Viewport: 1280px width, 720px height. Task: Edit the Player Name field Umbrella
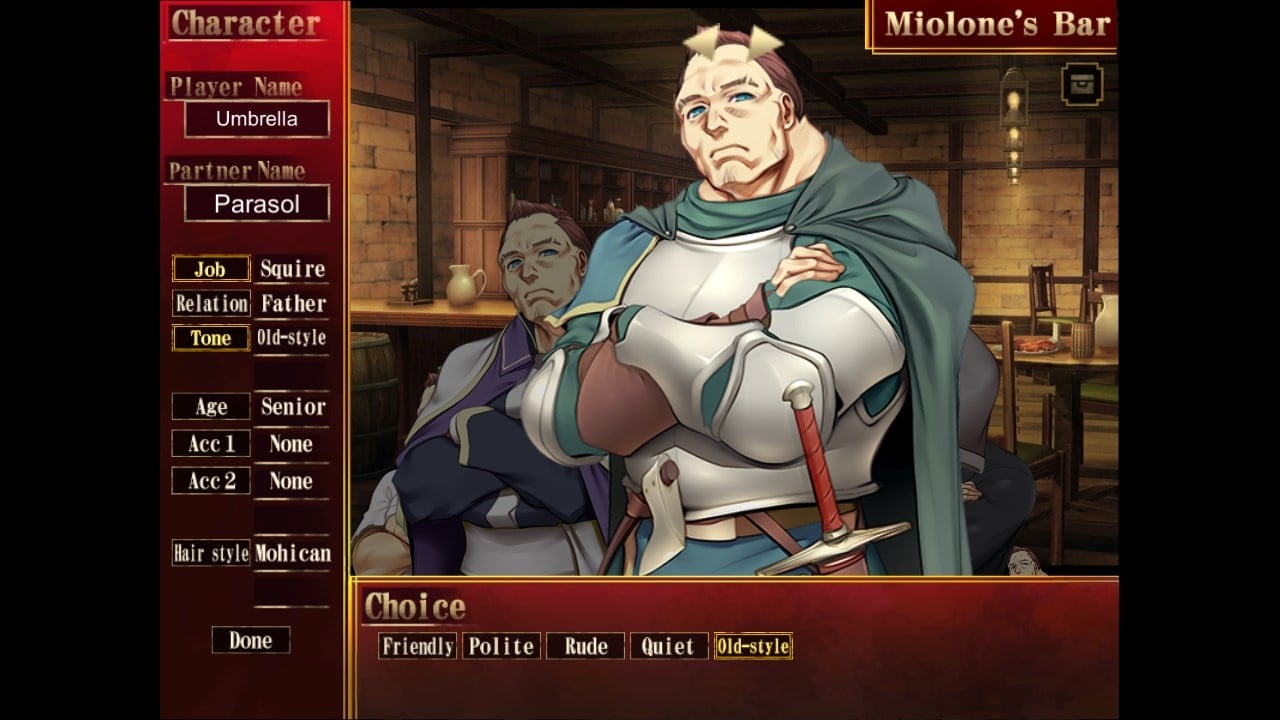(x=257, y=119)
